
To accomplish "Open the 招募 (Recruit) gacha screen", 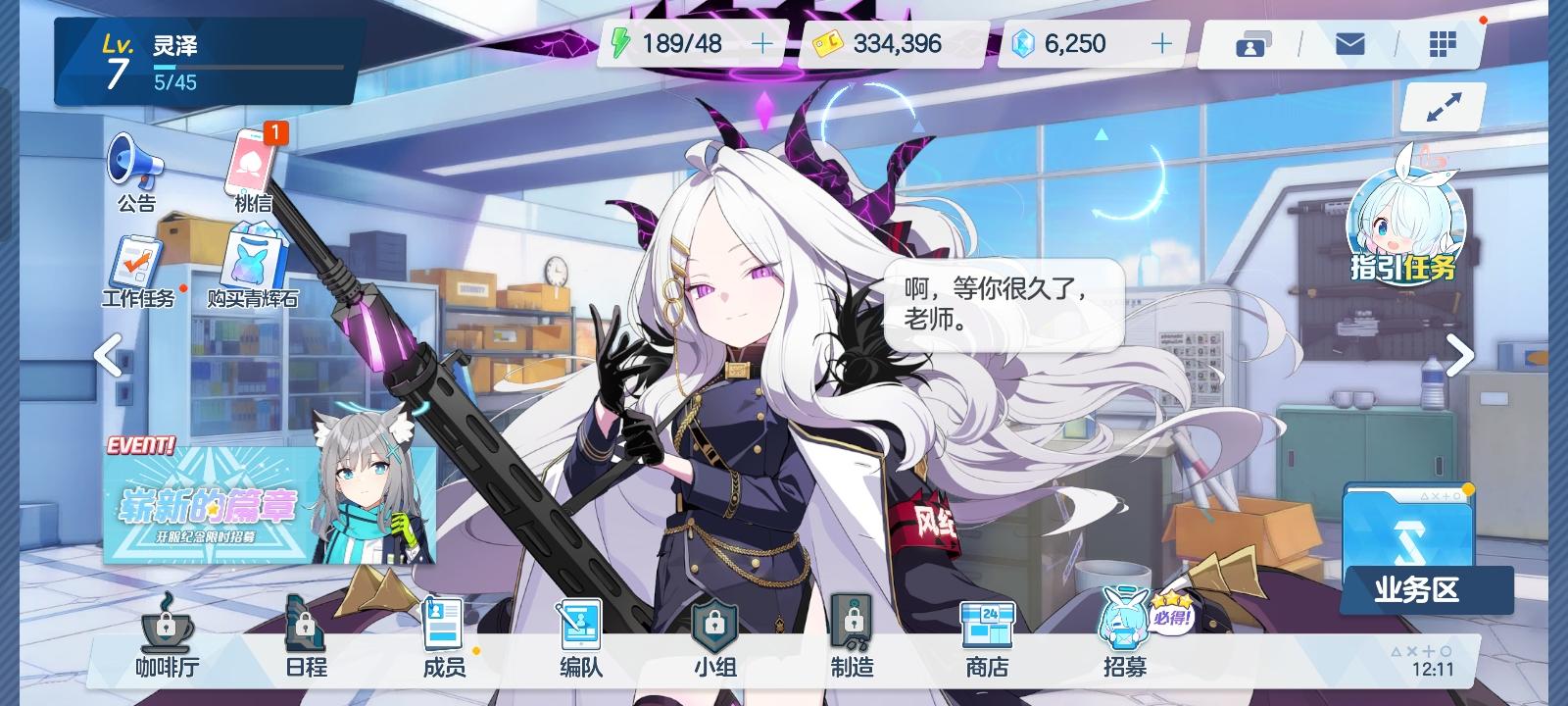I will 1125,637.
